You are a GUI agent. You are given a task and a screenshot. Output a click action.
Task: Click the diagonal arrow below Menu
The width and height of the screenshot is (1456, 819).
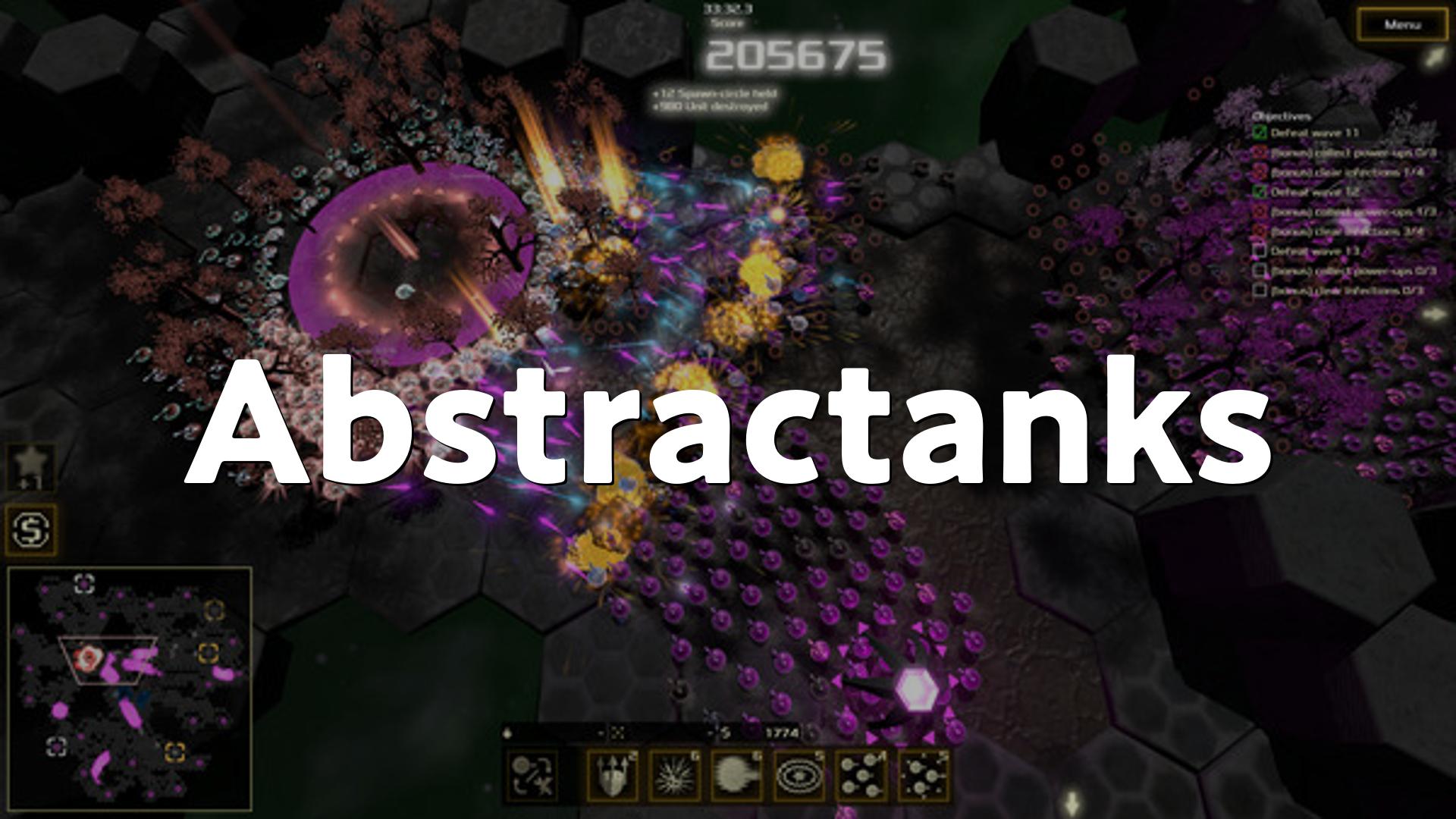point(1432,58)
